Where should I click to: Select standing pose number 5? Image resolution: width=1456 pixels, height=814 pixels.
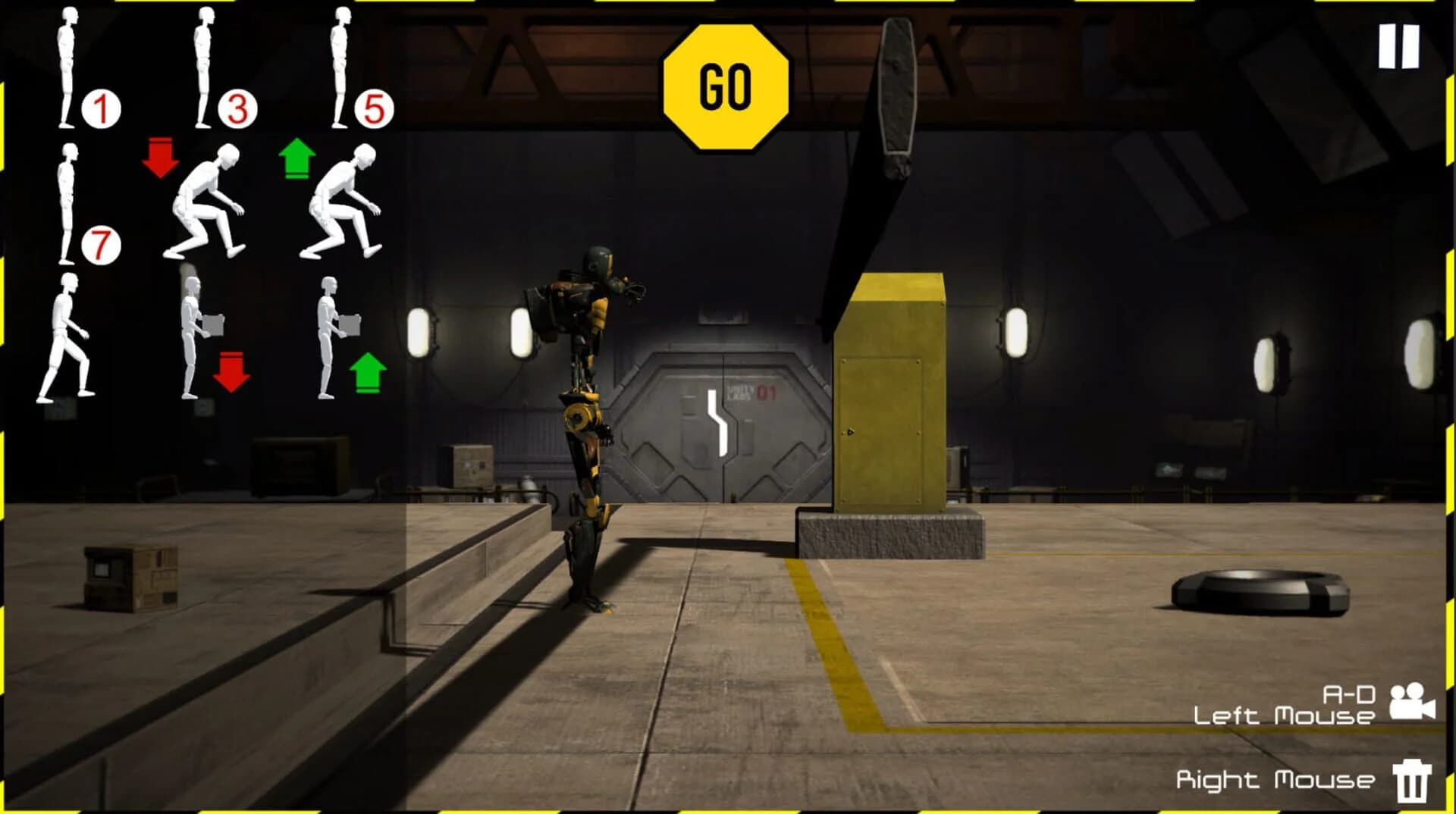341,68
